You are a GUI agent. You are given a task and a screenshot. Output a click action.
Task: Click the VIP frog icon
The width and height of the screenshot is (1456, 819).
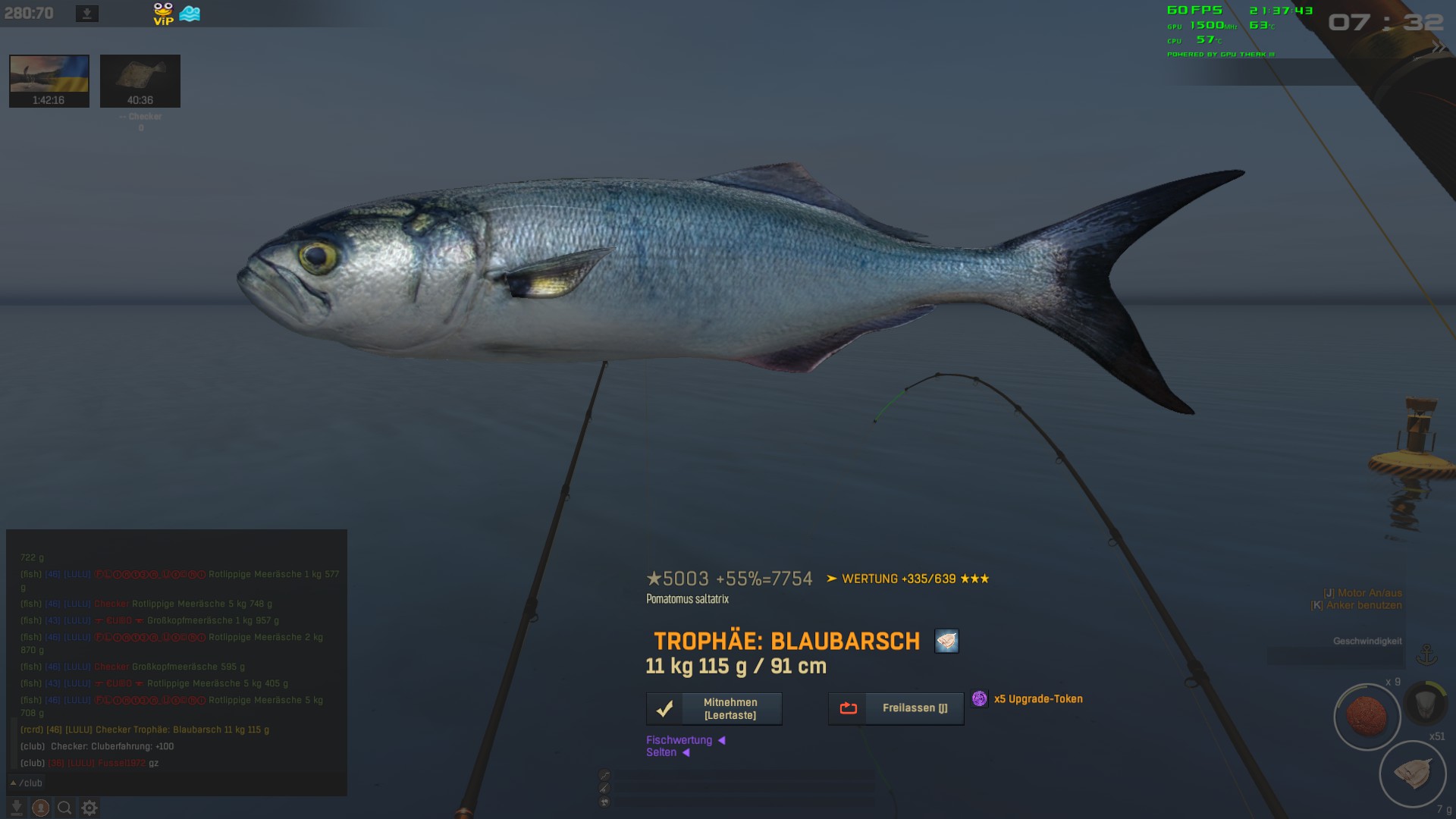point(163,14)
